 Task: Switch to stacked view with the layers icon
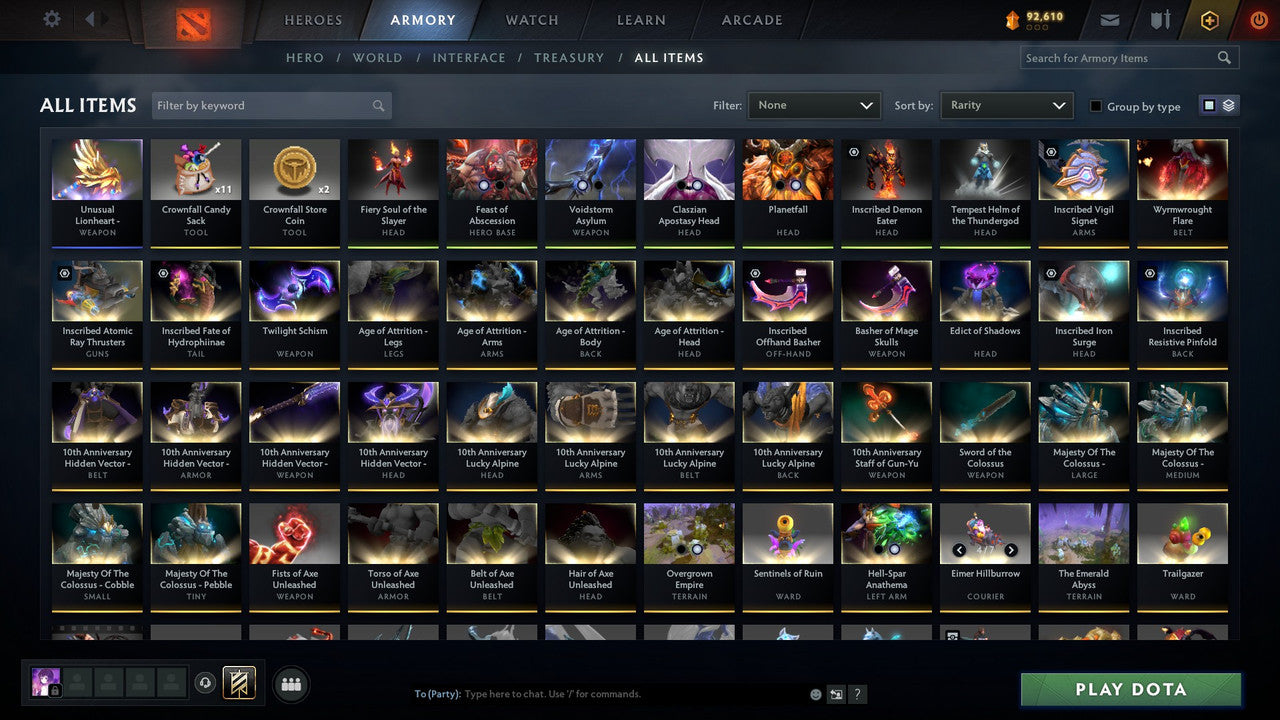click(x=1227, y=105)
